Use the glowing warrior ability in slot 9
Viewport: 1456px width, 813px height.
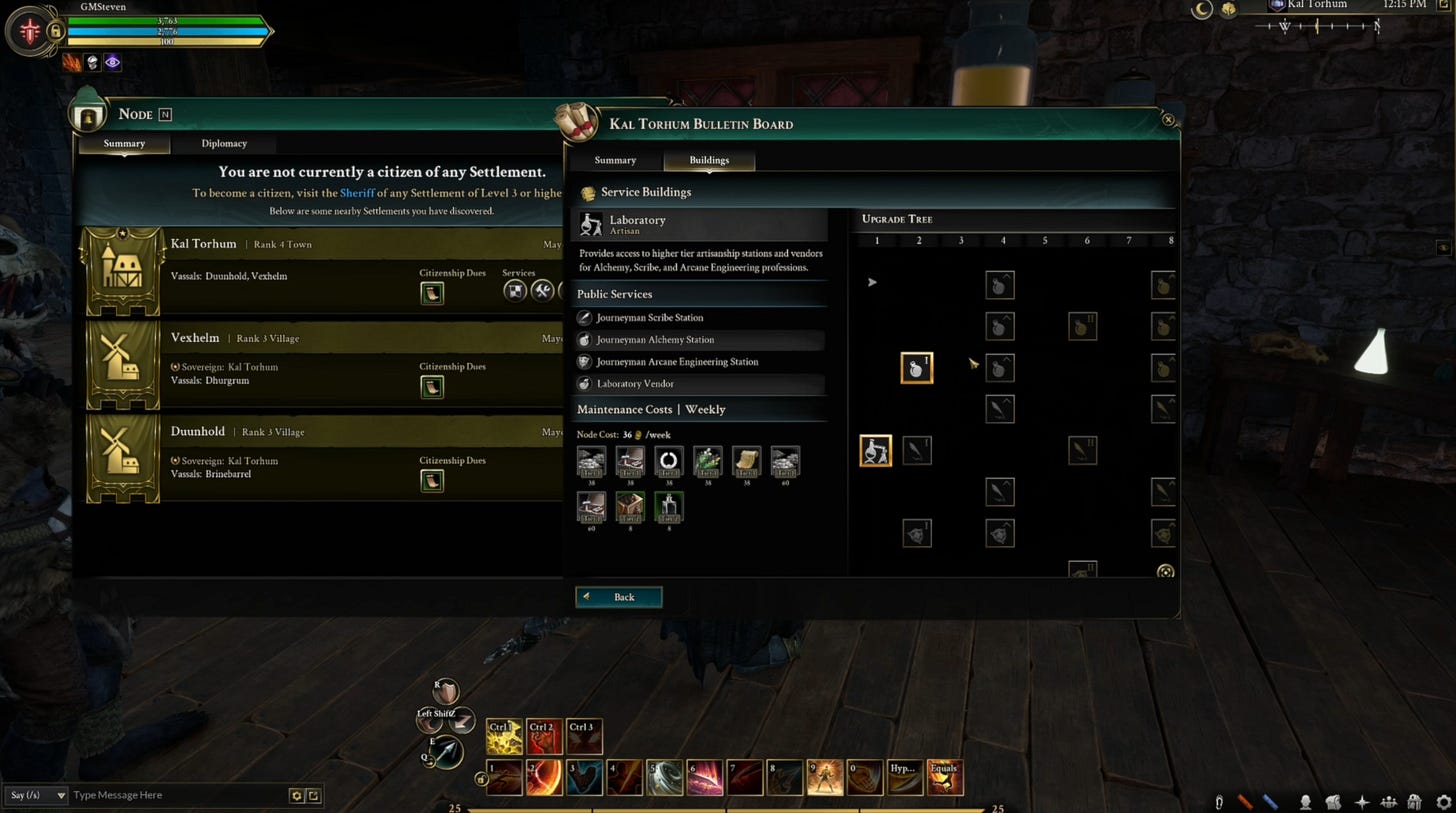coord(824,778)
